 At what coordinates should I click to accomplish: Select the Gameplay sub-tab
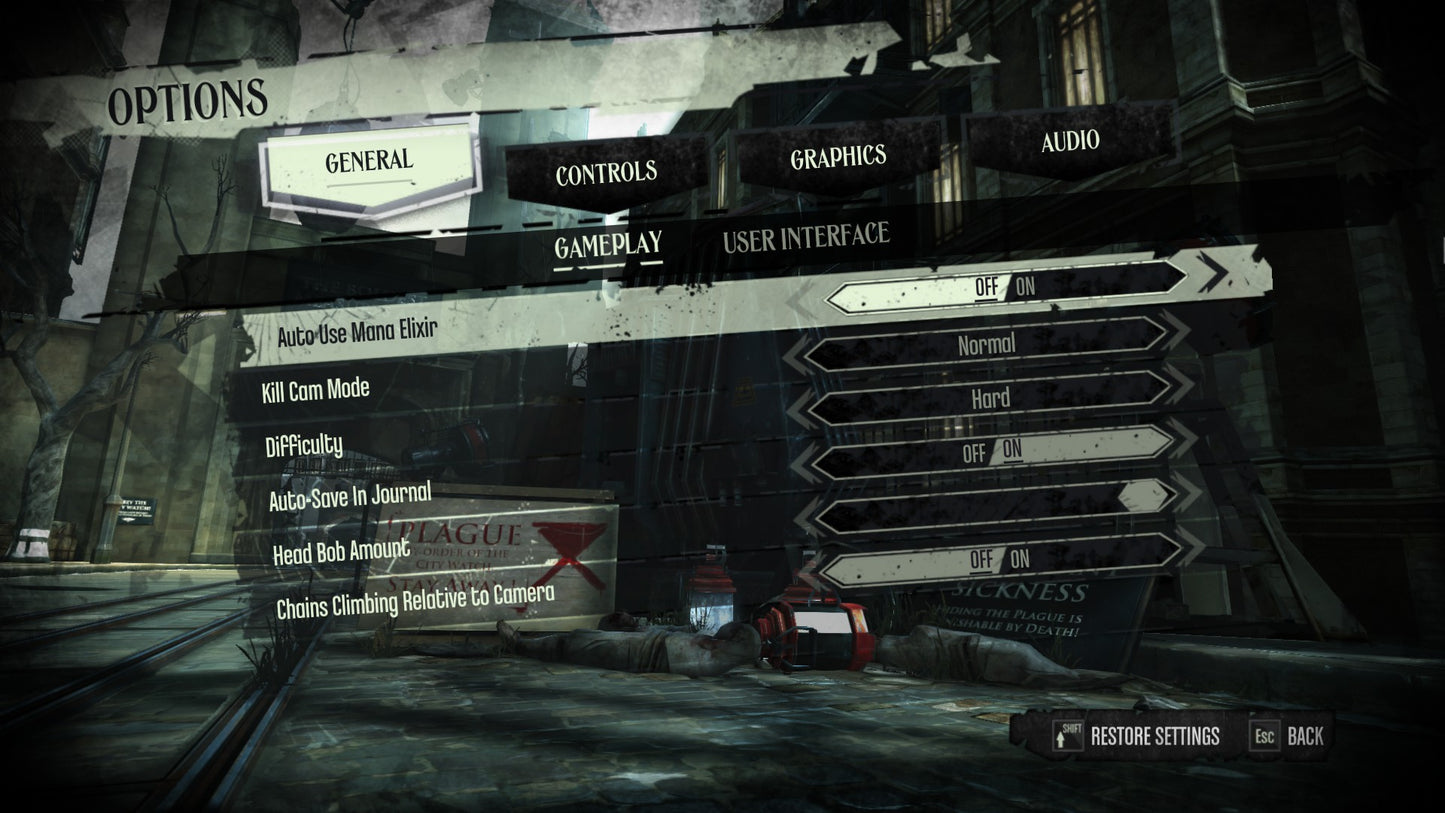608,245
